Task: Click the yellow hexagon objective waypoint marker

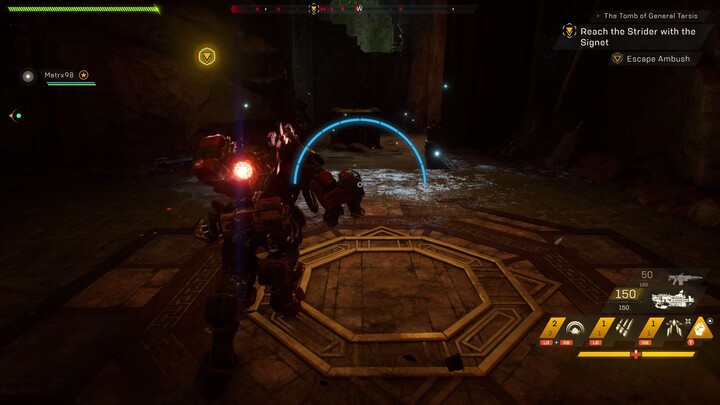Action: tap(206, 56)
